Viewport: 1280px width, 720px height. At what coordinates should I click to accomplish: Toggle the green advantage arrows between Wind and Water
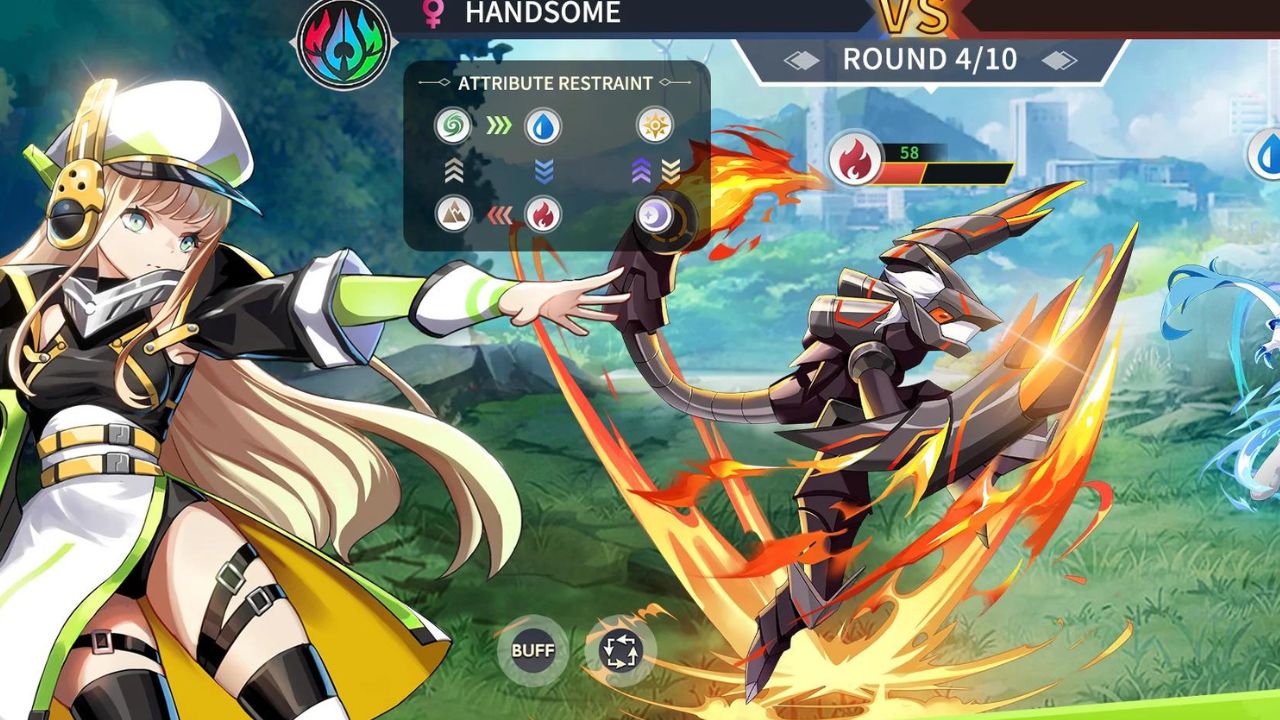click(497, 123)
